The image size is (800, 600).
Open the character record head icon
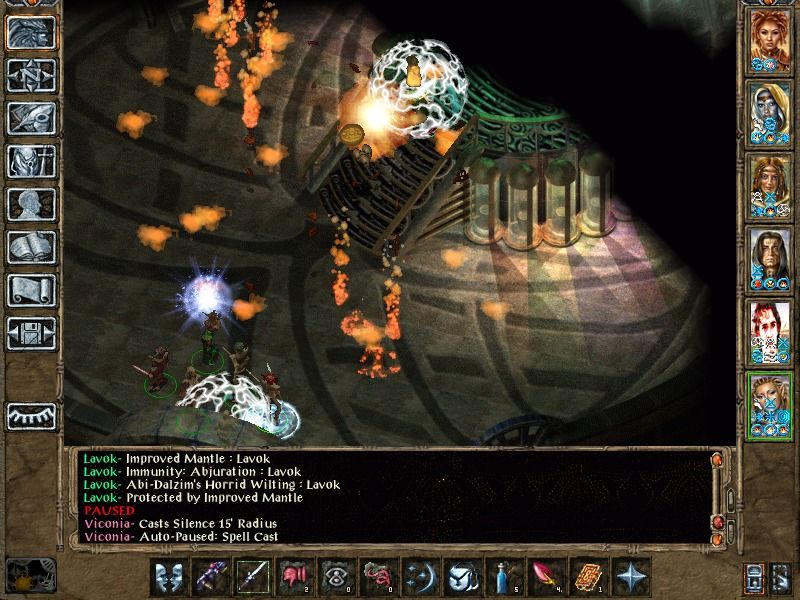click(x=31, y=204)
